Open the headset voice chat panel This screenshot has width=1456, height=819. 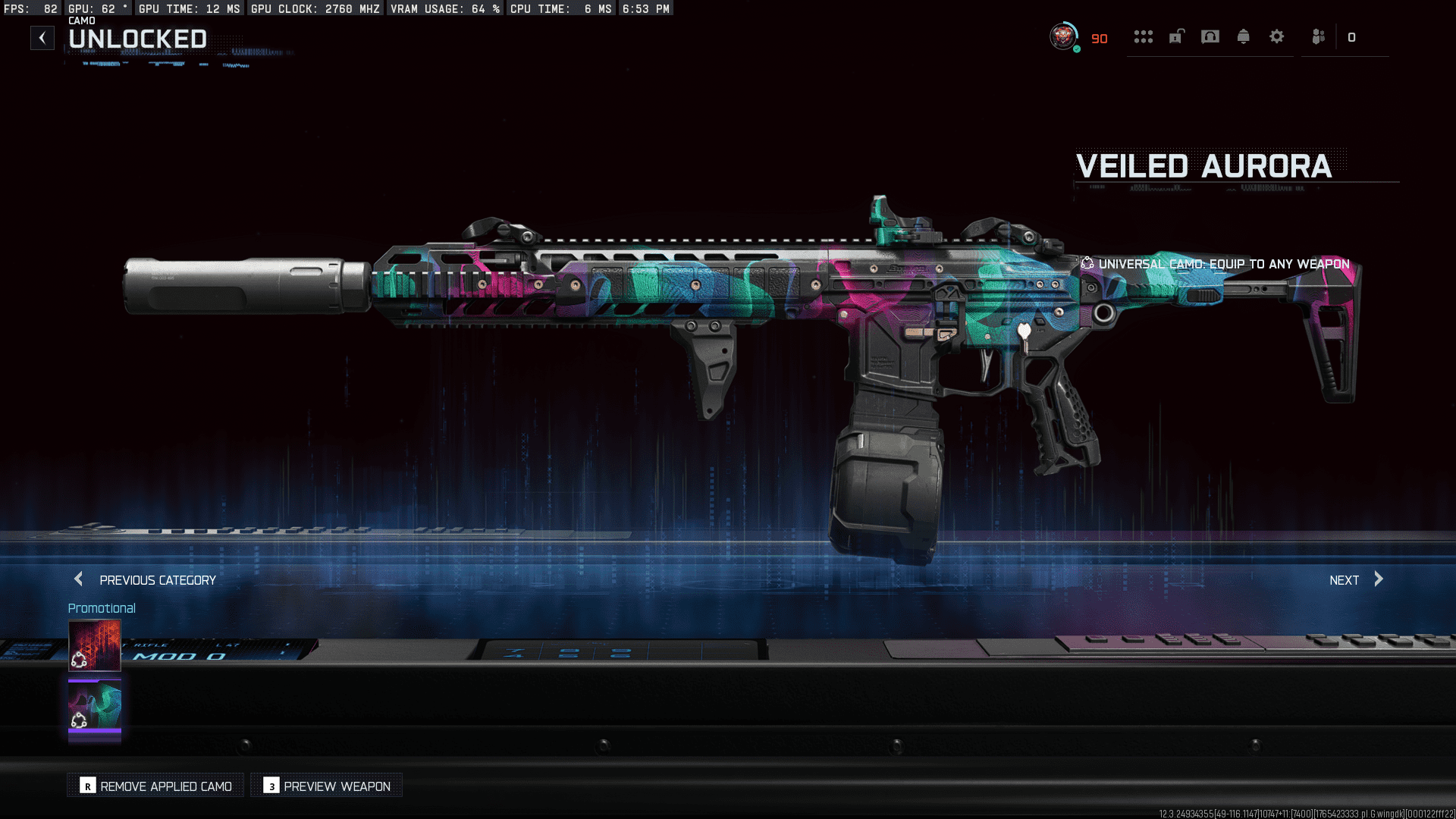click(x=1210, y=37)
